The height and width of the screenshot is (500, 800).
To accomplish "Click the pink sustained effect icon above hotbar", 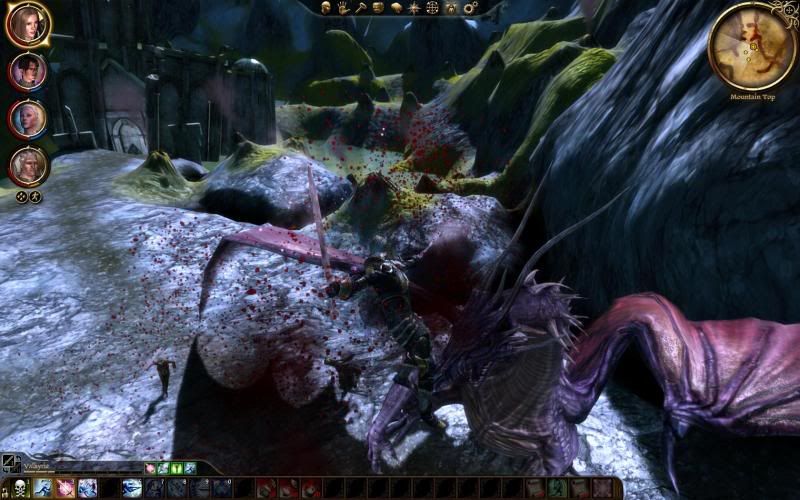I will [150, 467].
